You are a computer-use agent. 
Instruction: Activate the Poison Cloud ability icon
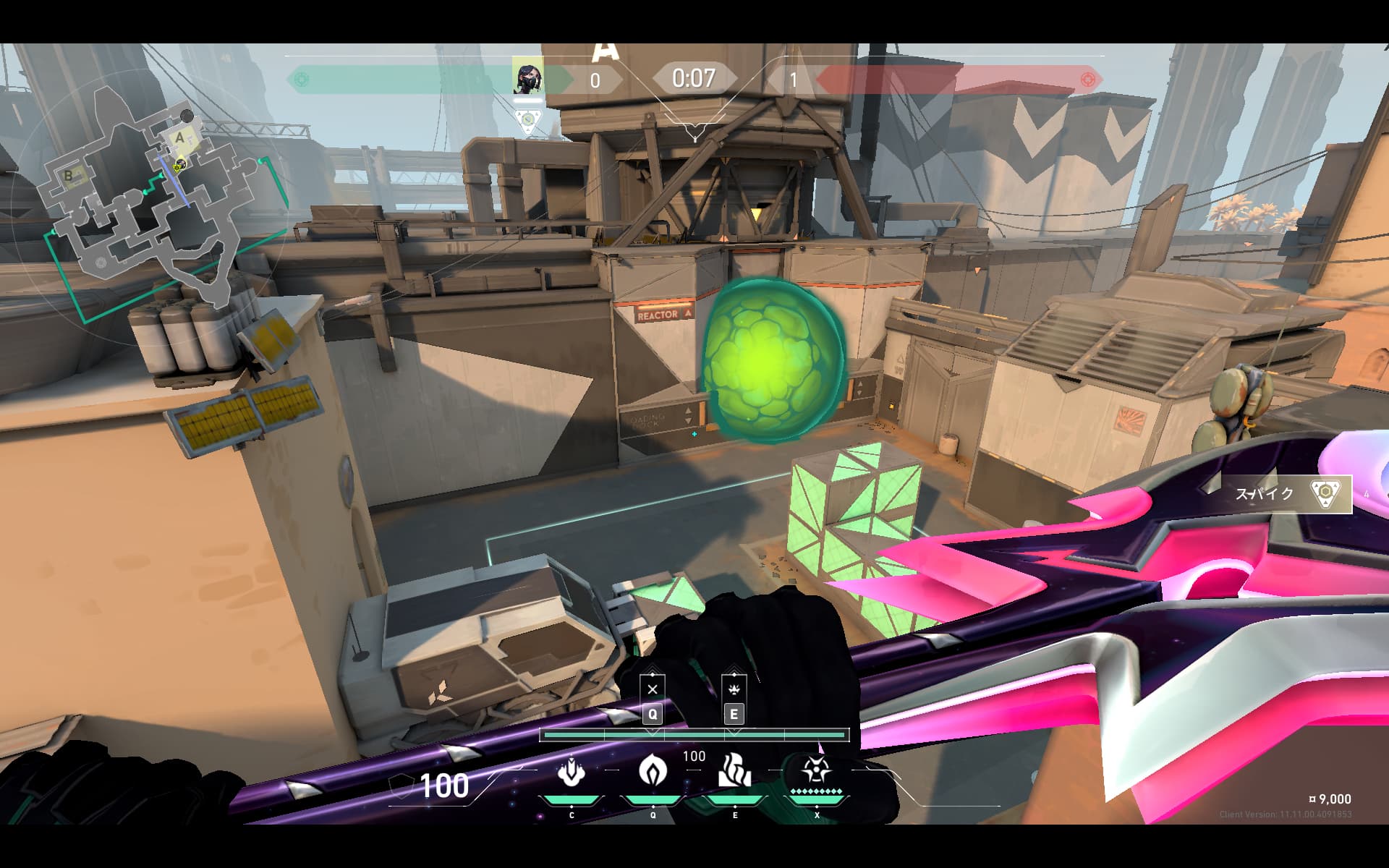click(653, 771)
